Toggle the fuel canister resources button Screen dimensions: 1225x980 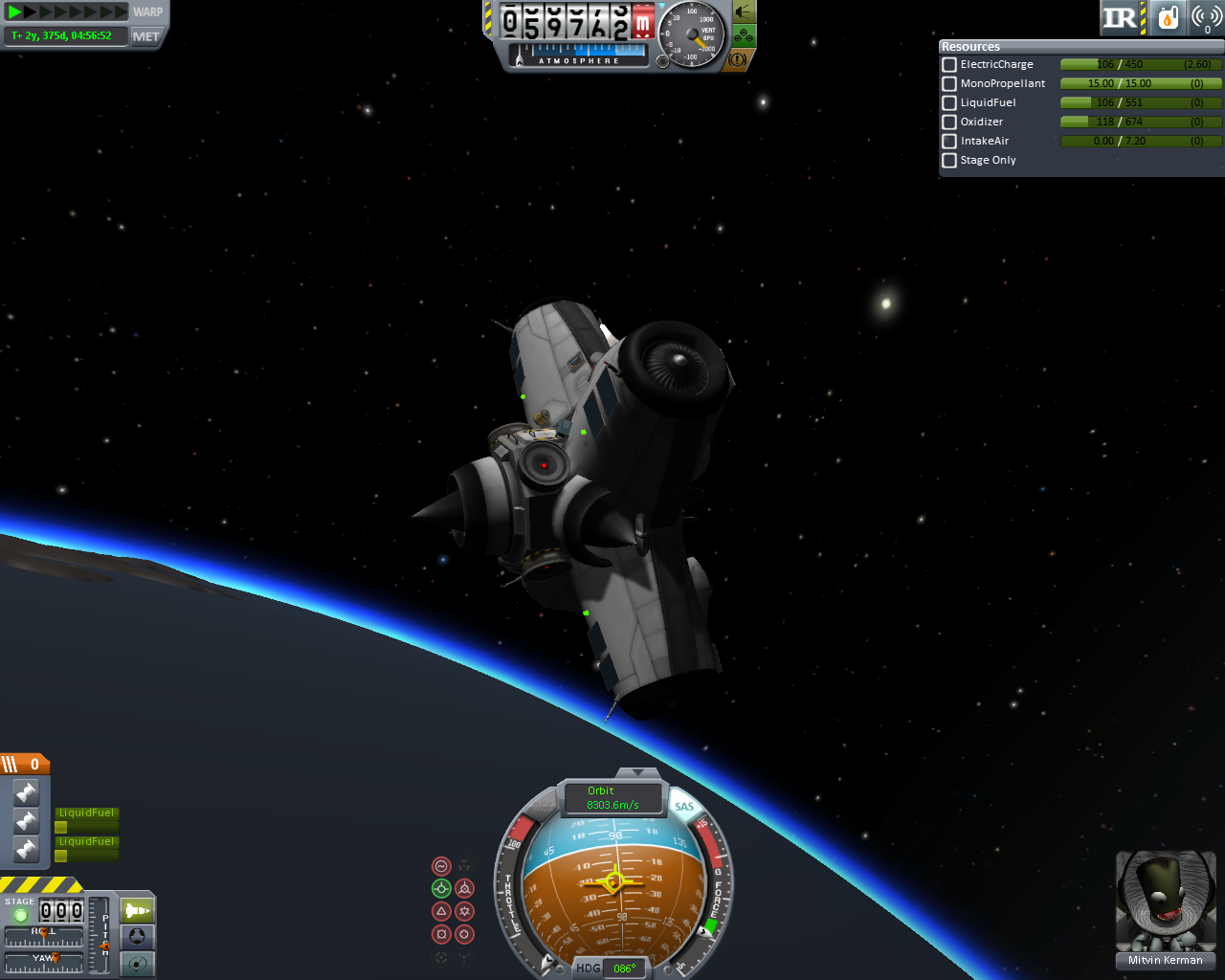1168,17
